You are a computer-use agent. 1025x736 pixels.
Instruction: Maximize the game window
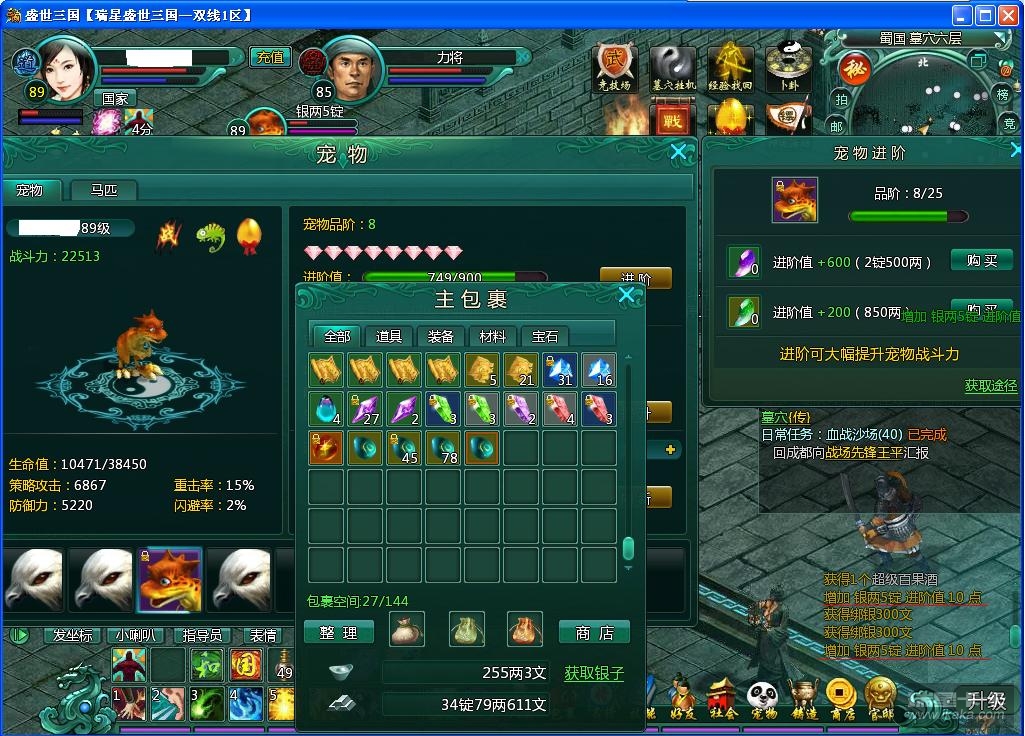[x=985, y=15]
